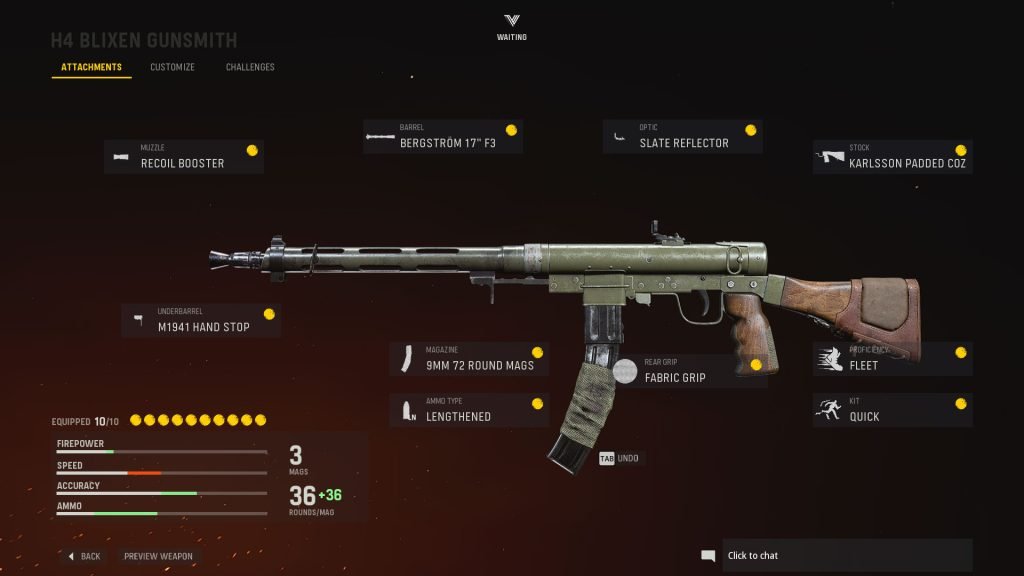
Task: Open the Customize tab
Action: 172,68
